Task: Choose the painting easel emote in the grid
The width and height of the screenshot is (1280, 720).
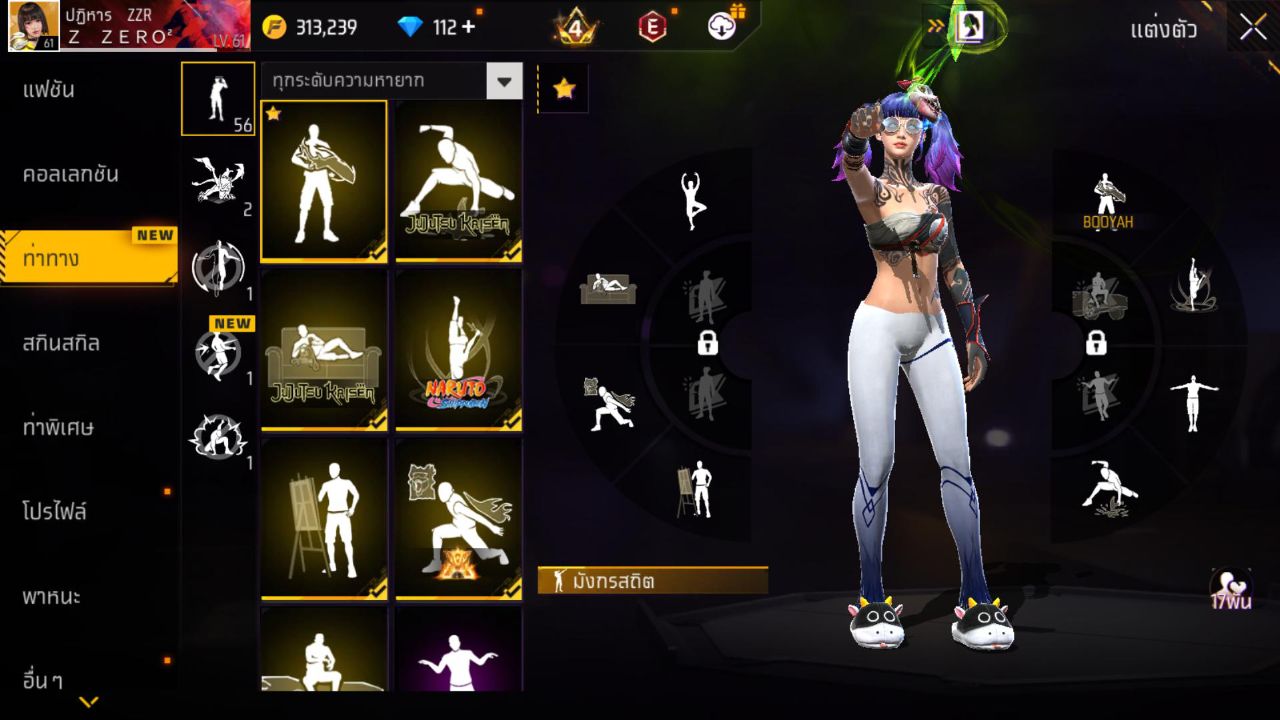Action: (324, 519)
